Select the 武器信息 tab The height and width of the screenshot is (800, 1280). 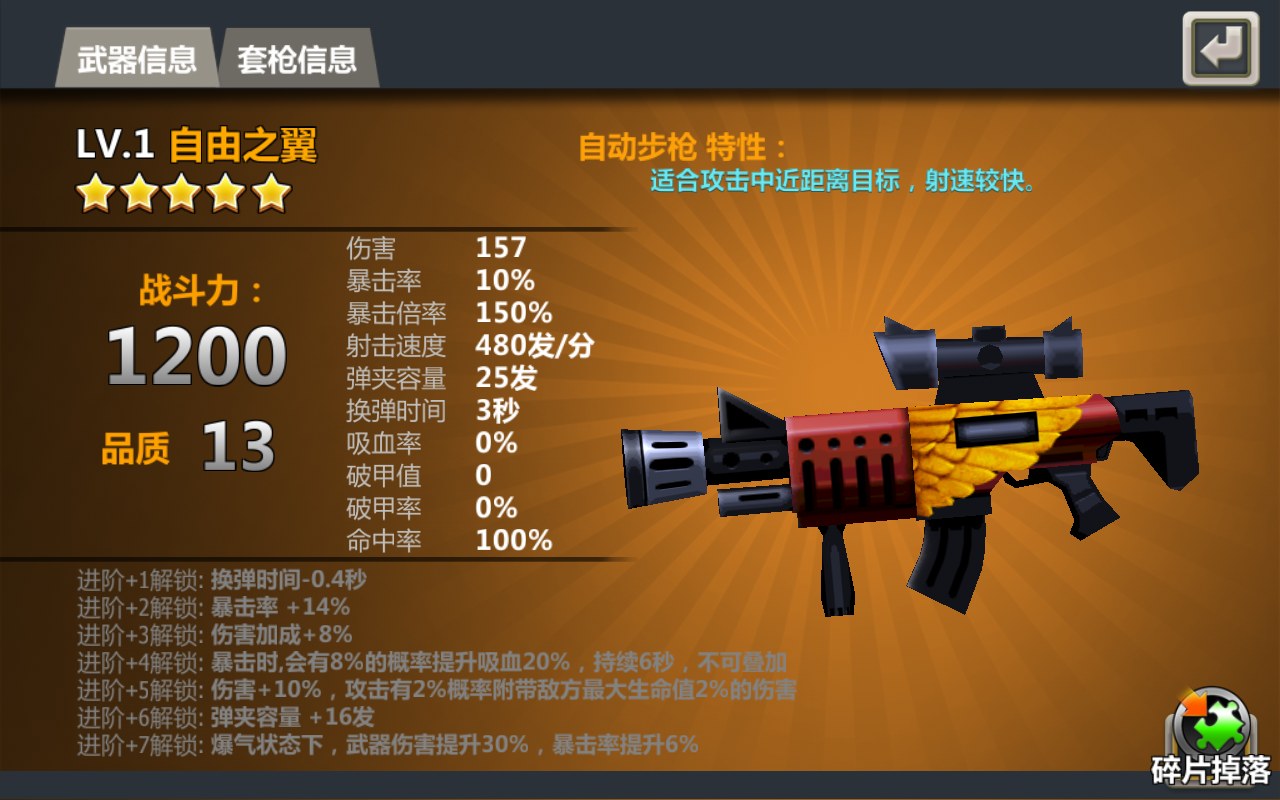coord(136,59)
